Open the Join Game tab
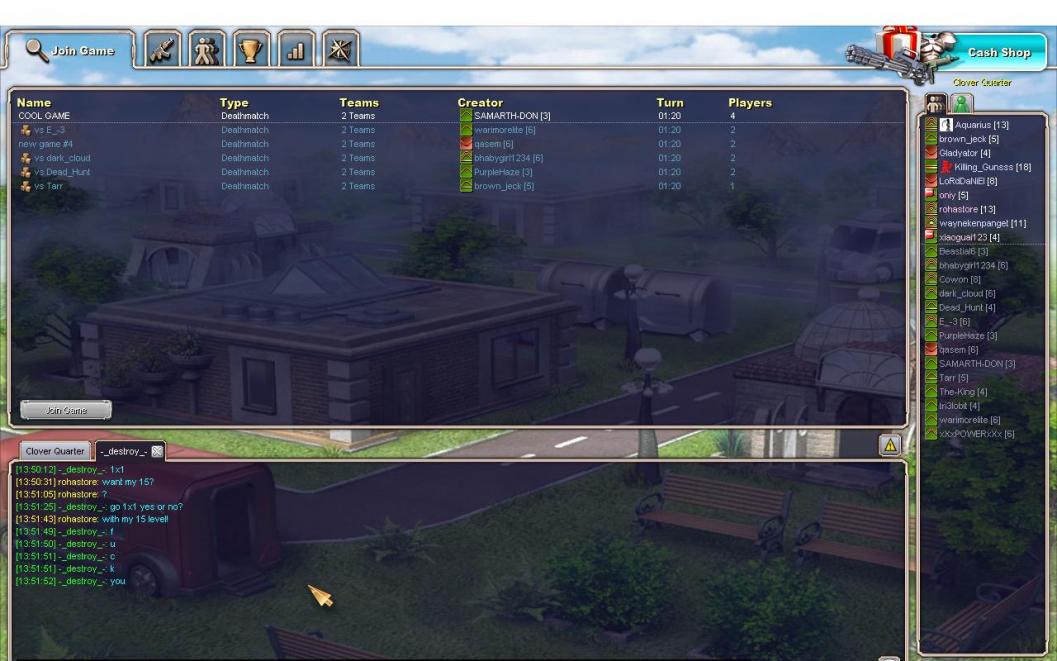The height and width of the screenshot is (661, 1057). [70, 51]
